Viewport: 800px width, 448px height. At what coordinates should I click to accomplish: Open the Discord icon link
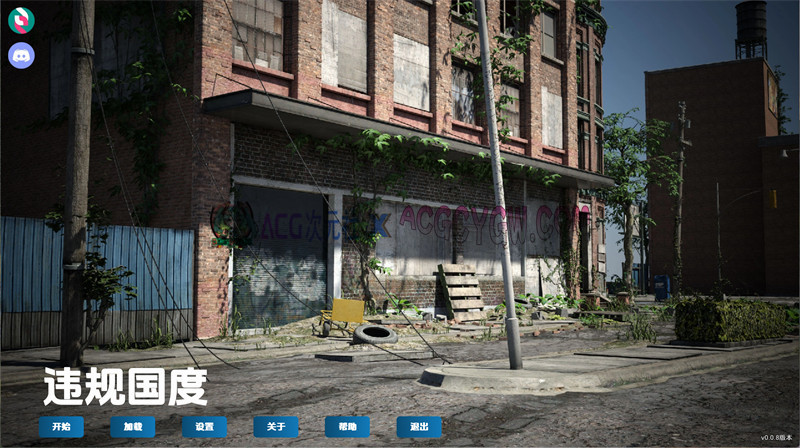pos(21,56)
